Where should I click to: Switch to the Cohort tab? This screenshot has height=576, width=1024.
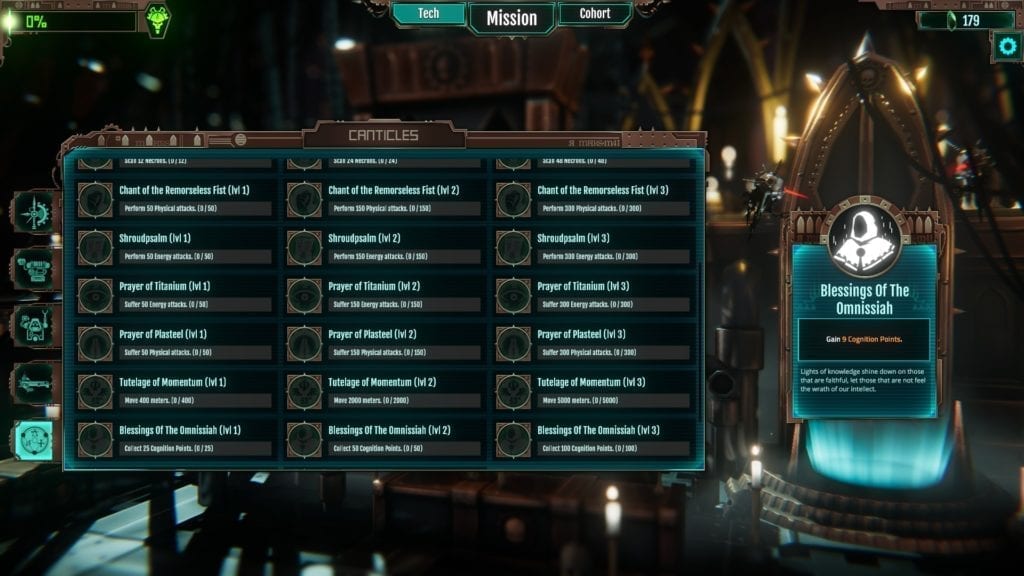click(595, 14)
